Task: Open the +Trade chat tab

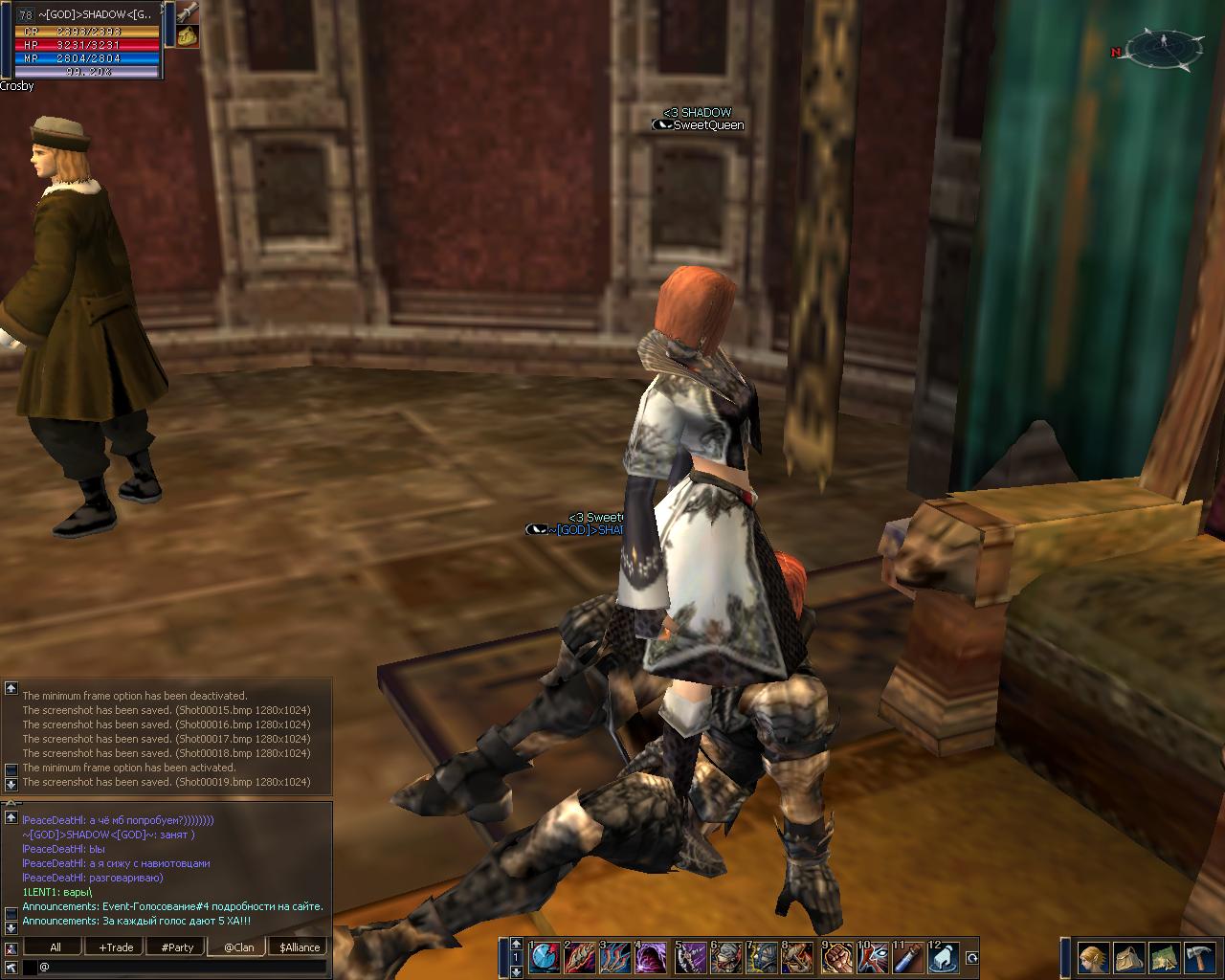Action: [116, 947]
